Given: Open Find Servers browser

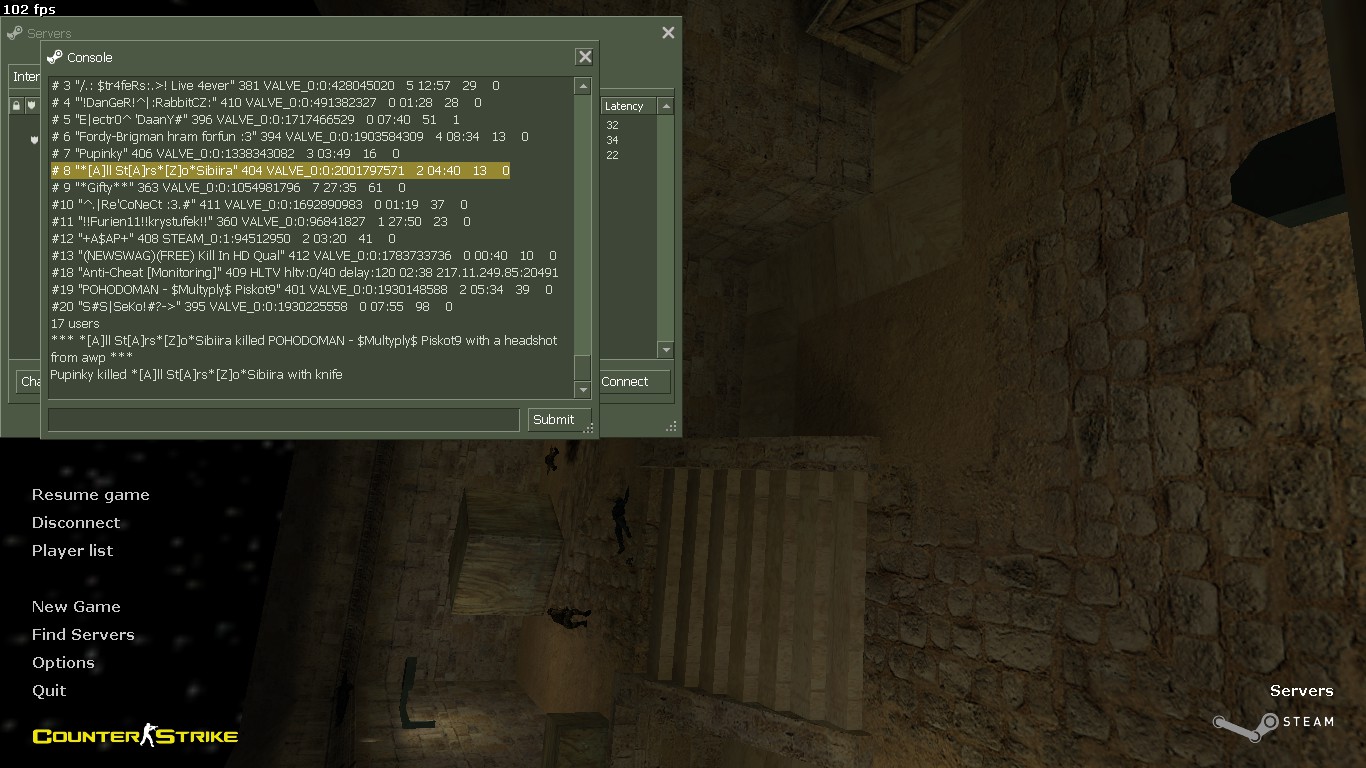Looking at the screenshot, I should [x=83, y=635].
